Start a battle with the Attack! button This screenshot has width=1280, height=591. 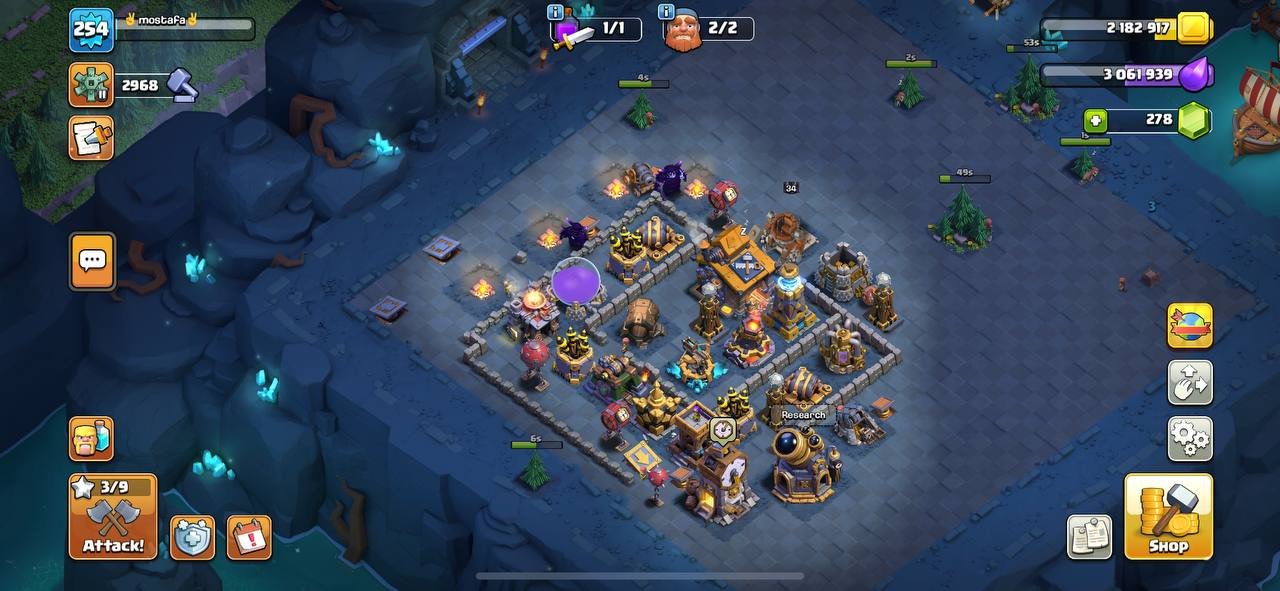113,516
